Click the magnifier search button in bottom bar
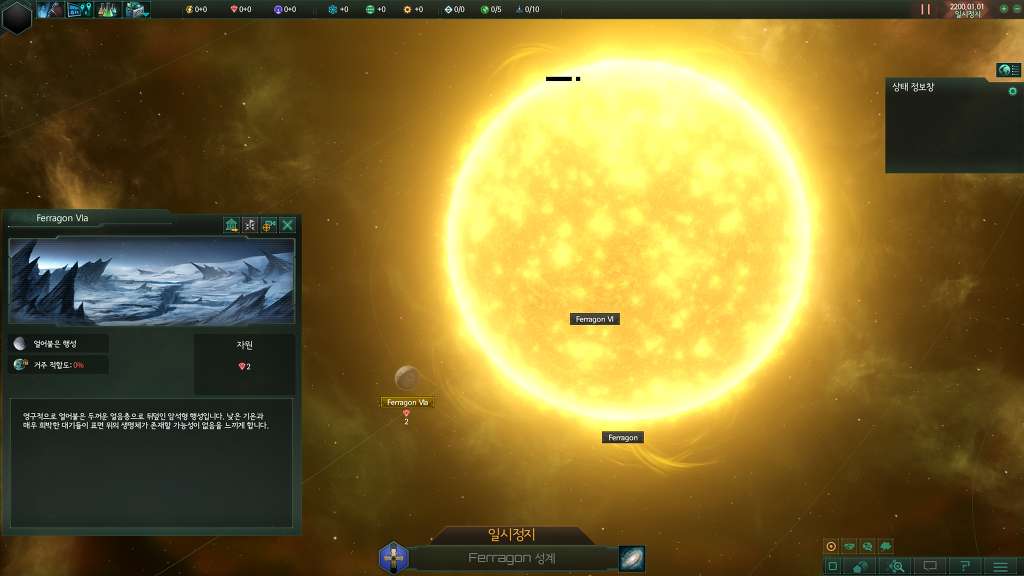 [x=896, y=566]
